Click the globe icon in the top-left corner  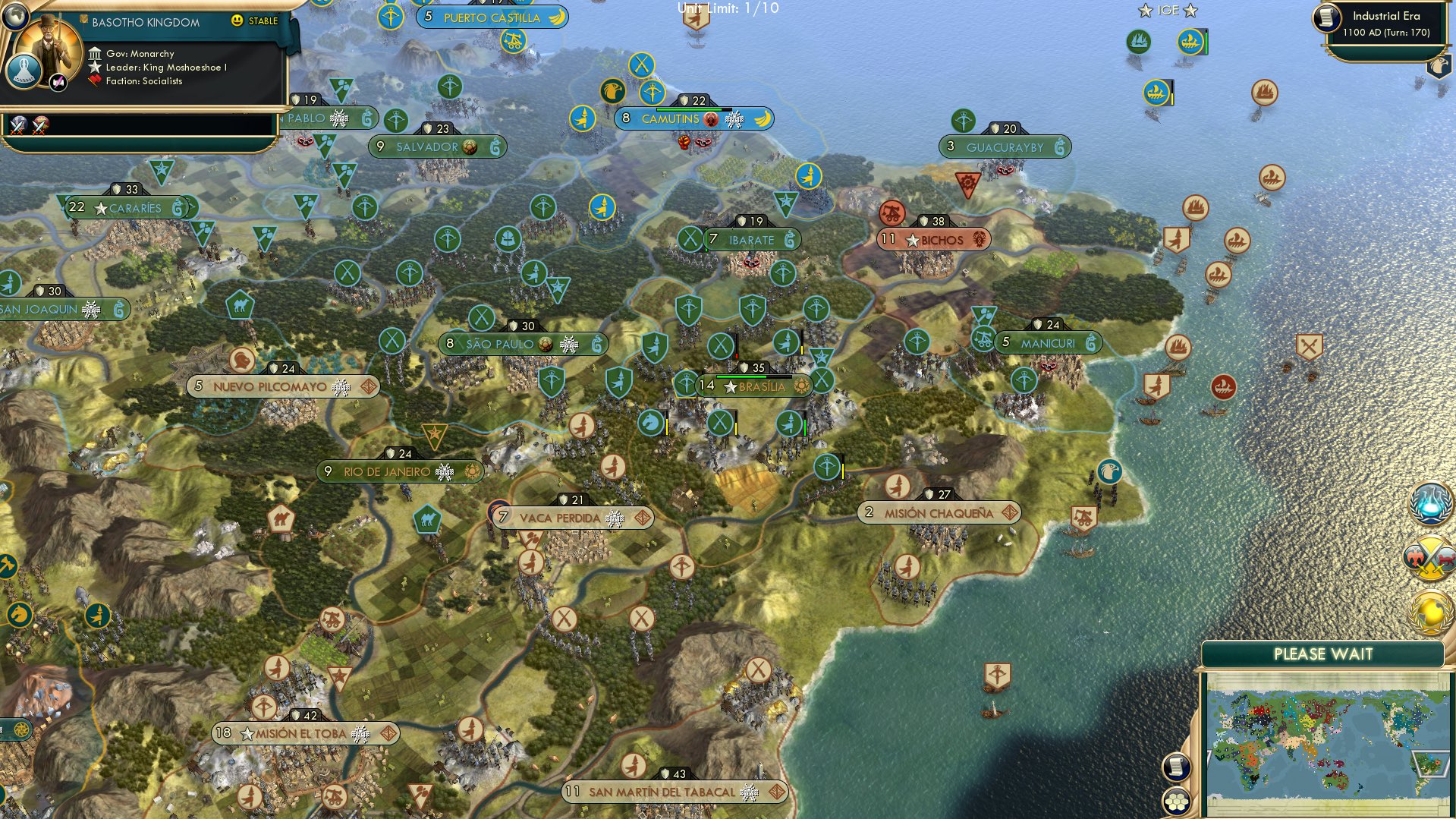pos(15,14)
